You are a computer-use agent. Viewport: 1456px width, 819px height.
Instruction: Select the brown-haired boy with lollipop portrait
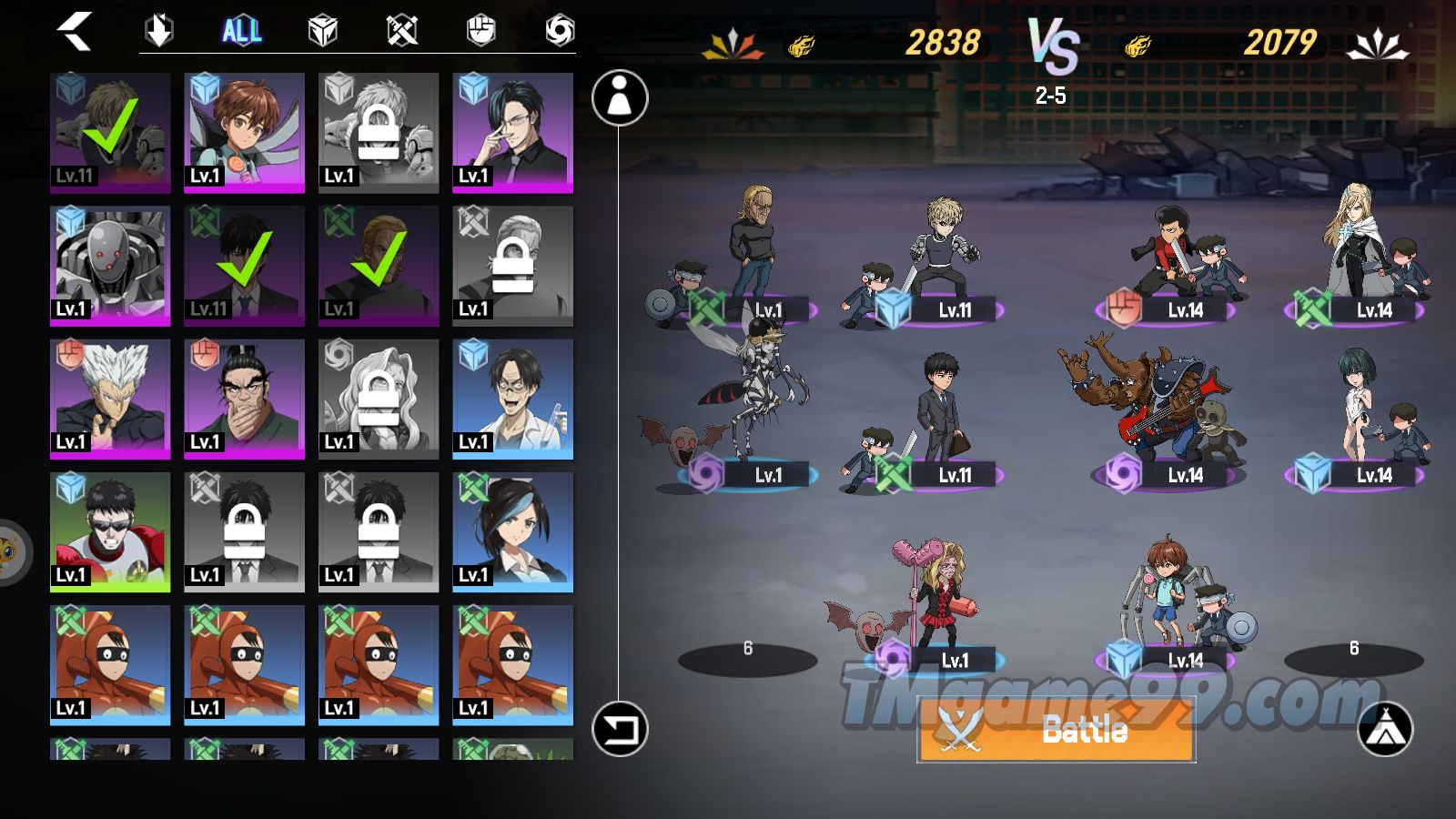coord(244,132)
